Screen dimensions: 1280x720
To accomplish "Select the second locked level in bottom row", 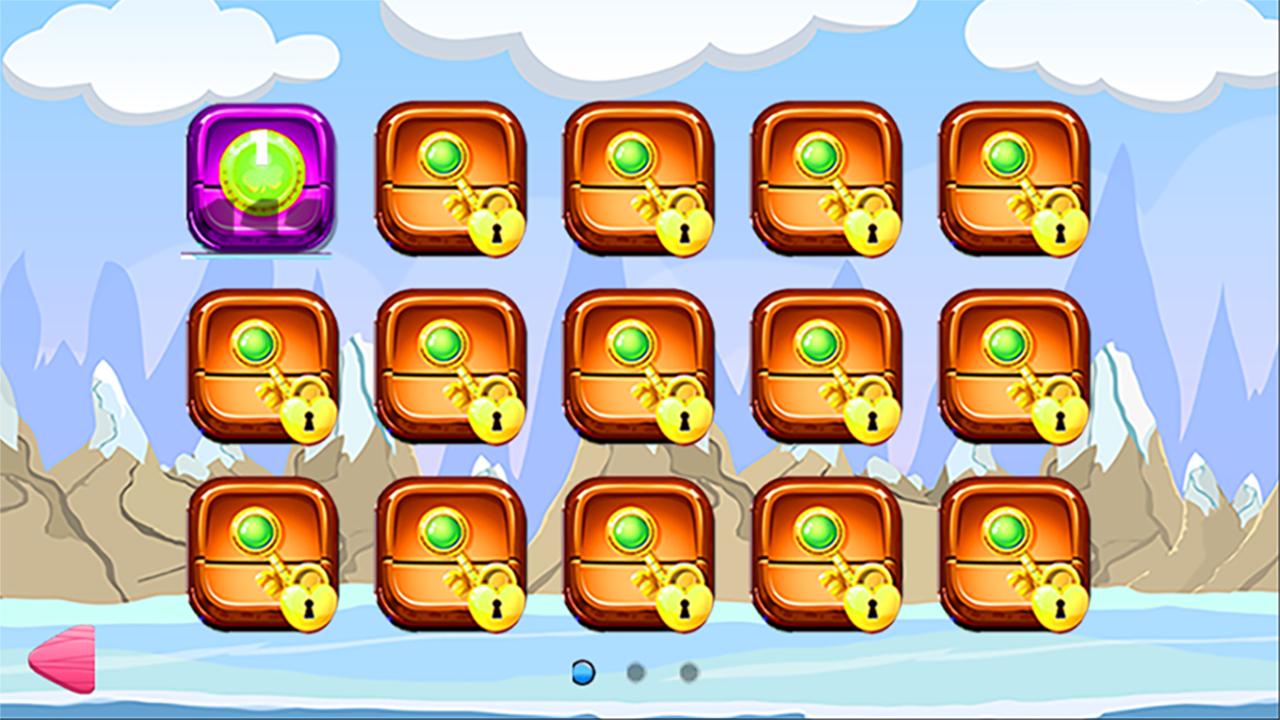I will point(450,555).
